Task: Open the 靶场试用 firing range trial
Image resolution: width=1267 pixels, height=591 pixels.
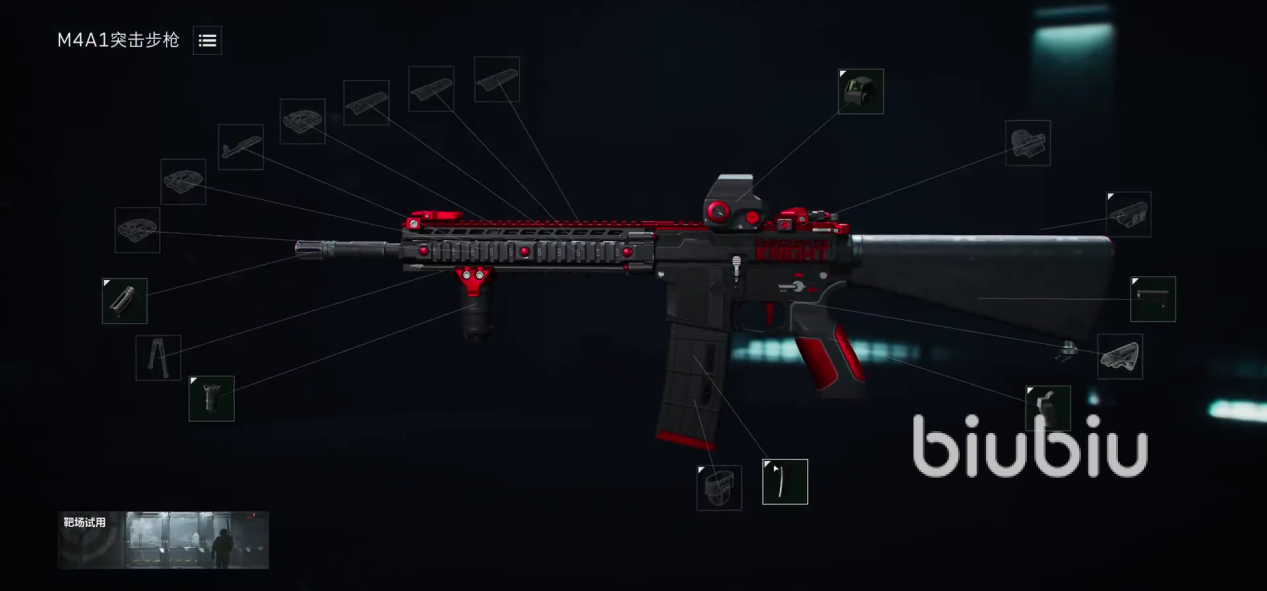Action: click(163, 540)
